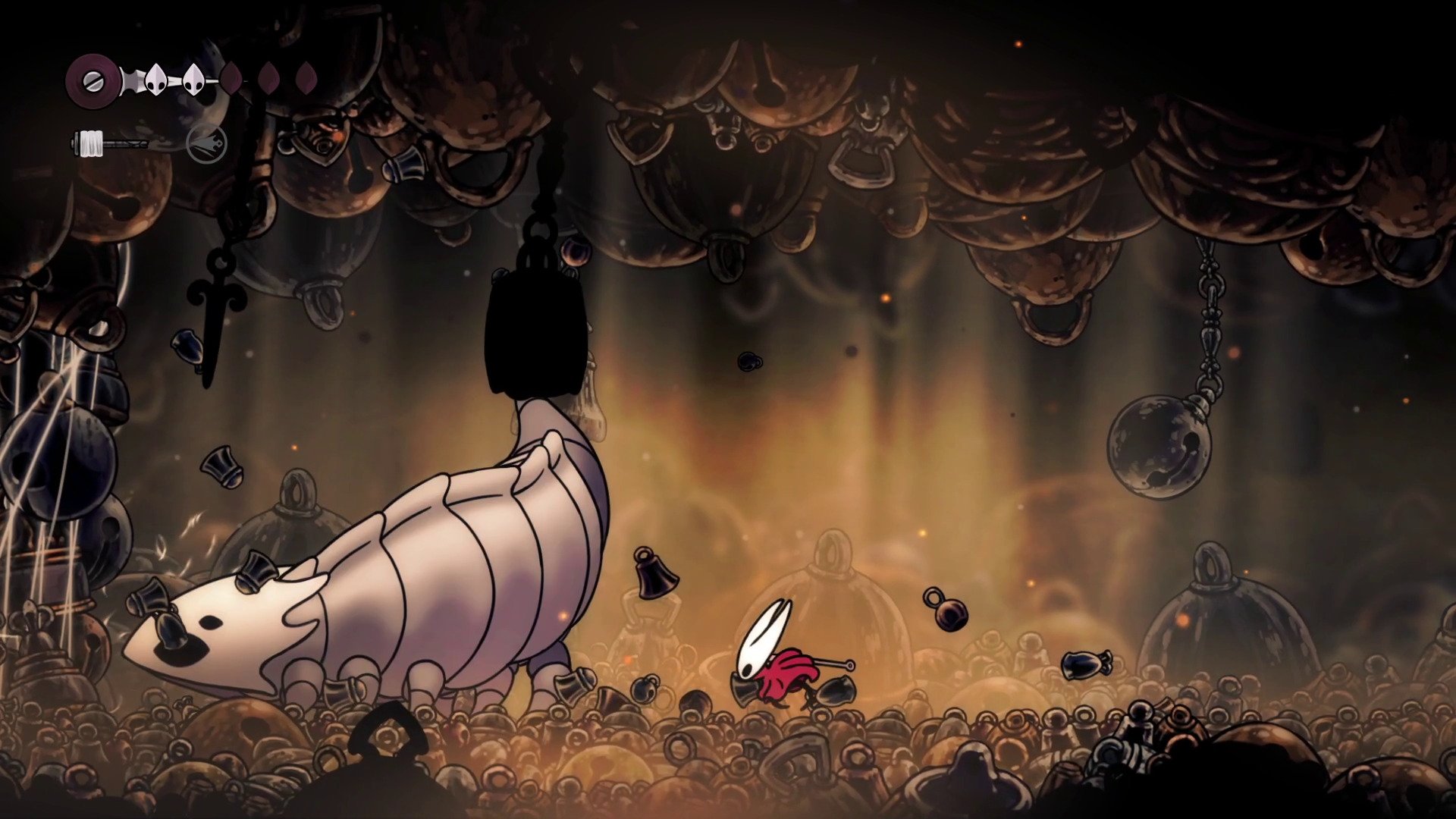
Task: Click the first empty purple mask
Action: tap(231, 78)
